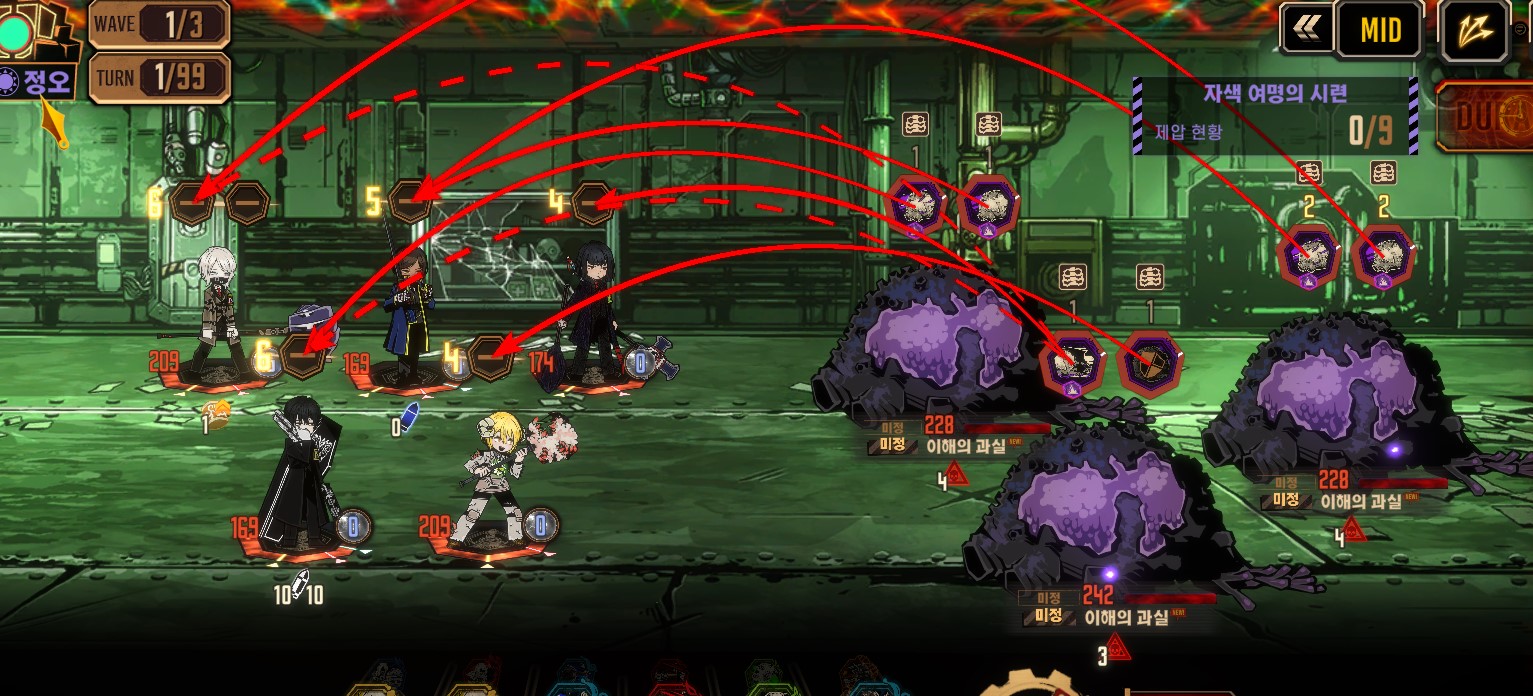Screen dimensions: 1533x696
Task: Inspect the enemy skill icon with brown crossed circle
Action: (1150, 364)
